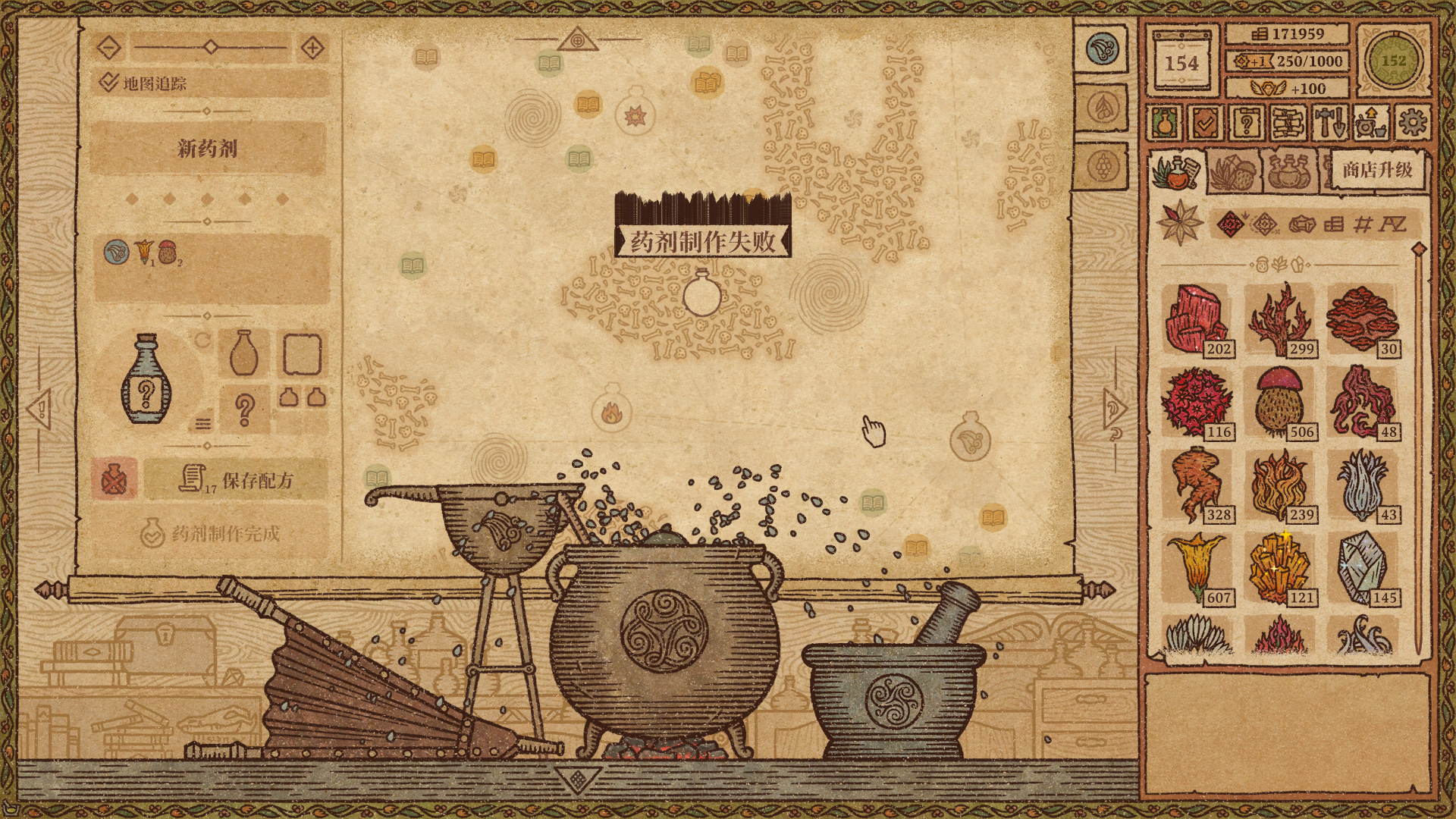Click the map zoom-out minus button
1456x819 pixels.
click(109, 49)
